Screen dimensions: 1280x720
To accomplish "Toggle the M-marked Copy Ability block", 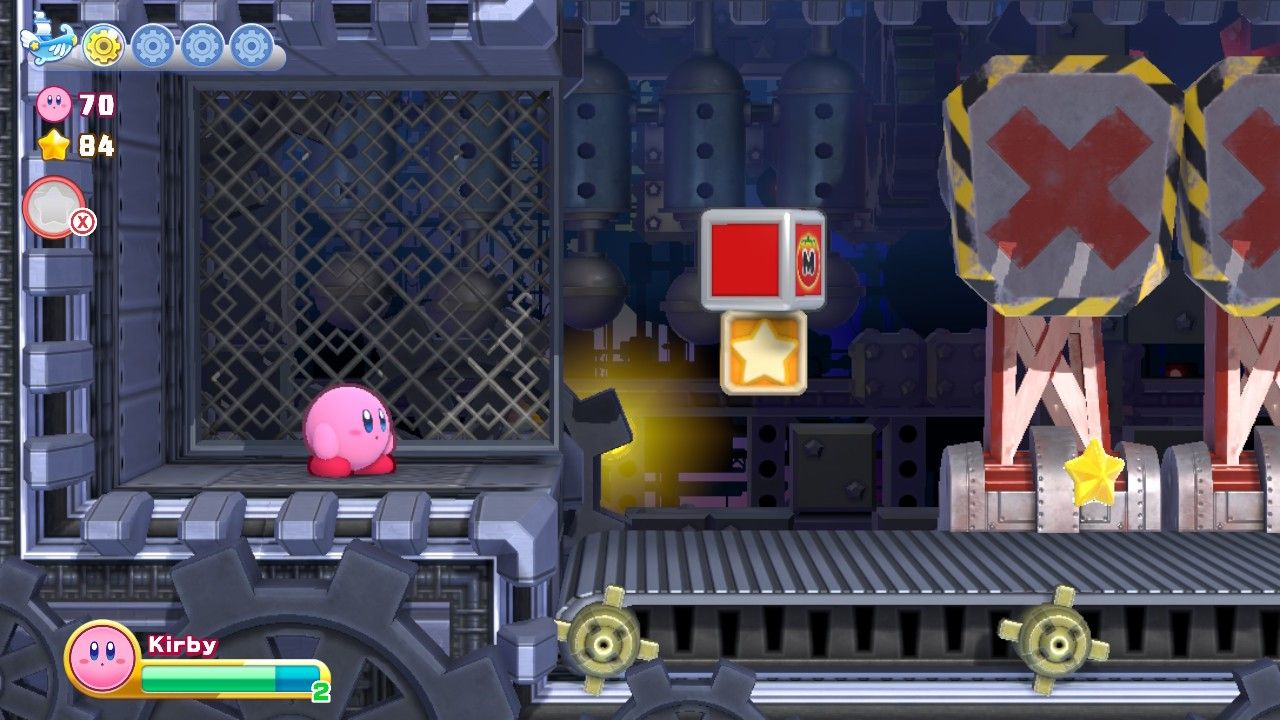I will pyautogui.click(x=763, y=258).
